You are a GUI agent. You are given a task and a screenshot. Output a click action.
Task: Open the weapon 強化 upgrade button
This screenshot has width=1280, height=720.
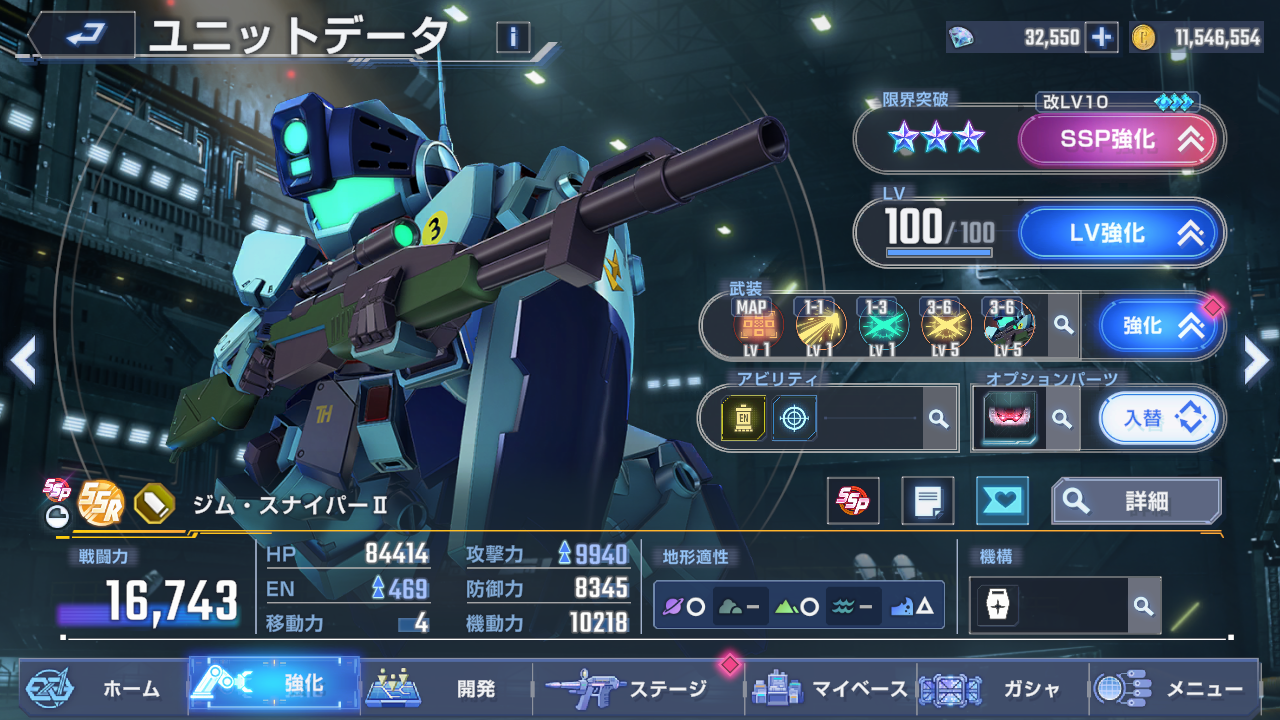click(1159, 326)
